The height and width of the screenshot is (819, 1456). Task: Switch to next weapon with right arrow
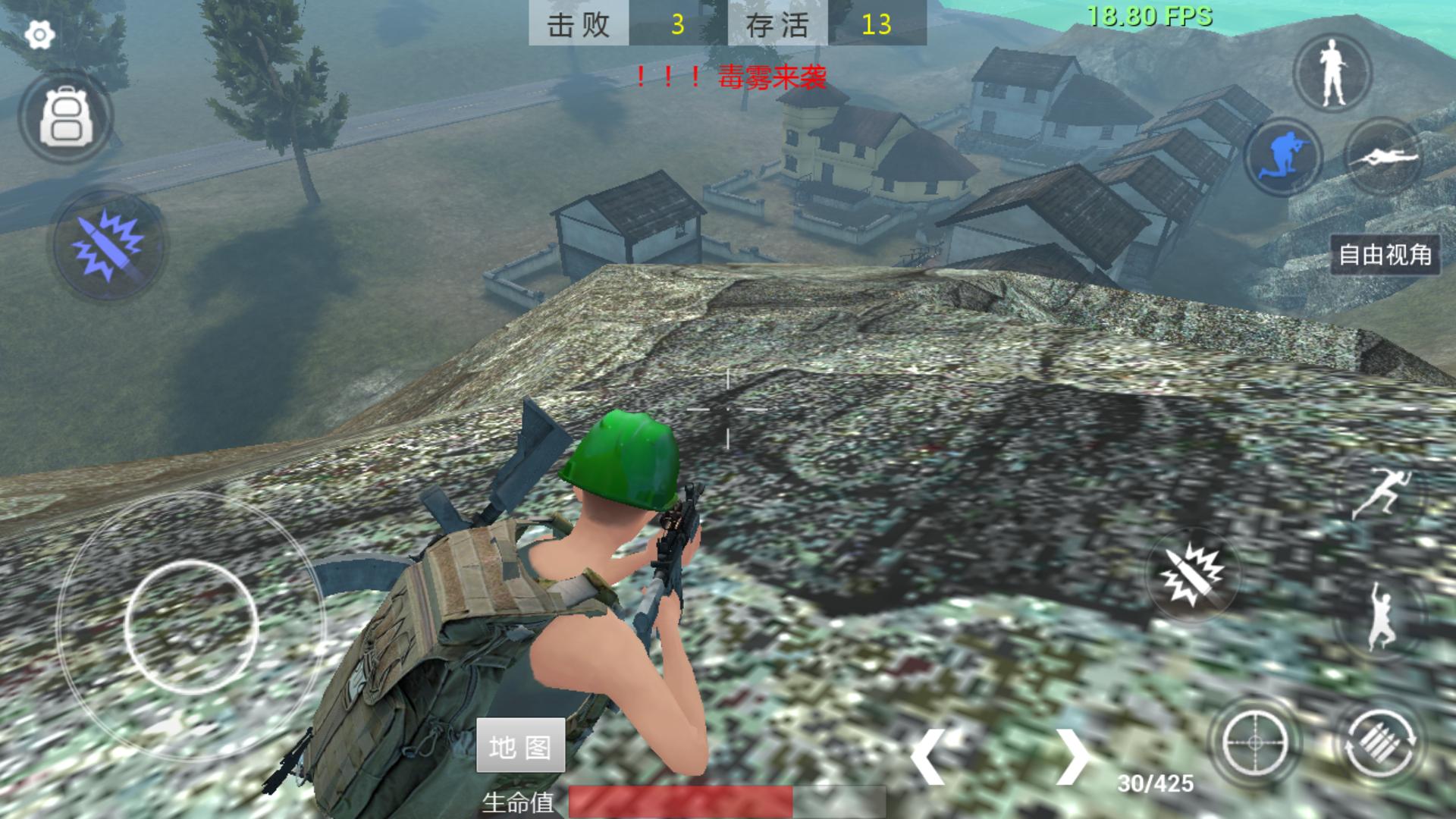(1072, 756)
